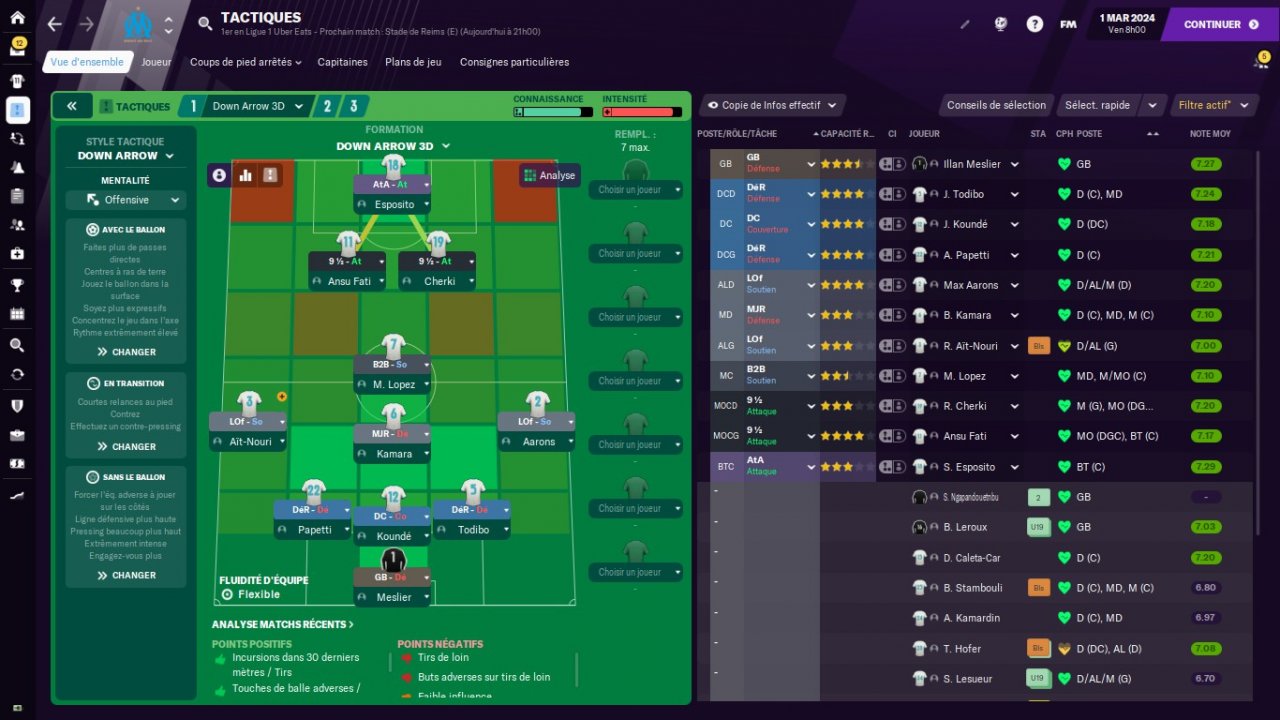Click the CONTINUER button
The height and width of the screenshot is (720, 1280).
pos(1219,24)
